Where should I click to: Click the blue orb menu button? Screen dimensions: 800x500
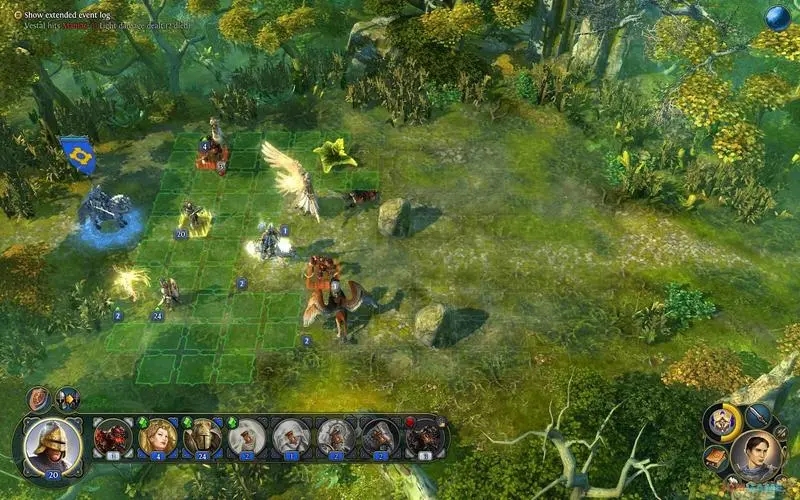point(777,17)
